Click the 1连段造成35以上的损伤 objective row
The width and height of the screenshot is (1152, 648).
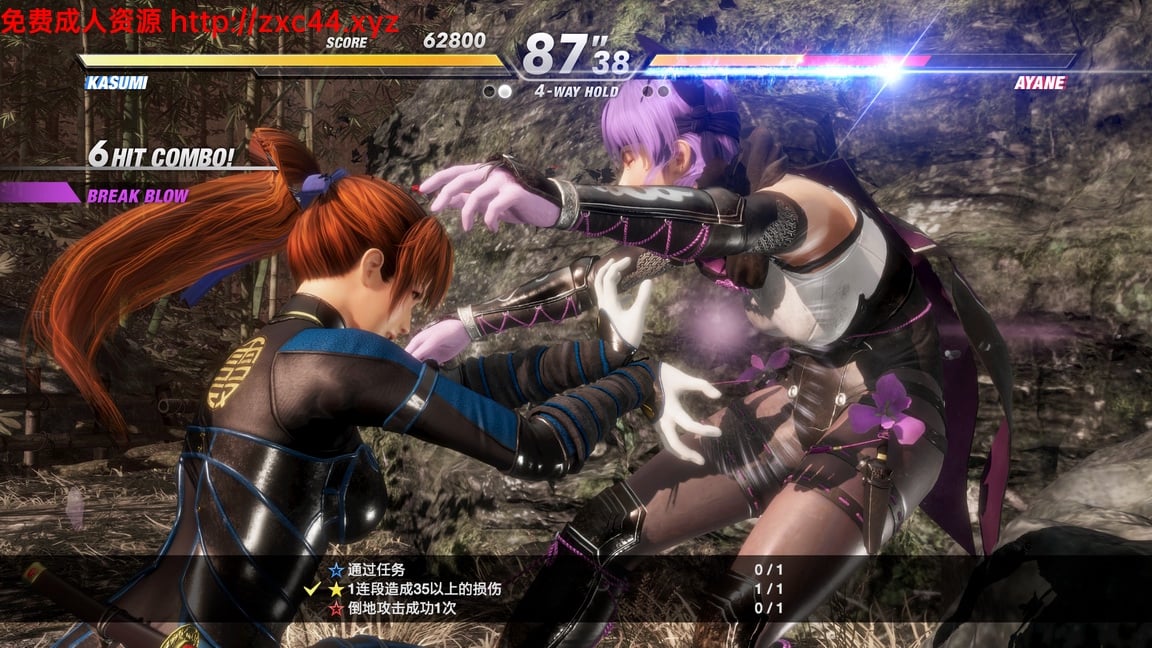424,590
